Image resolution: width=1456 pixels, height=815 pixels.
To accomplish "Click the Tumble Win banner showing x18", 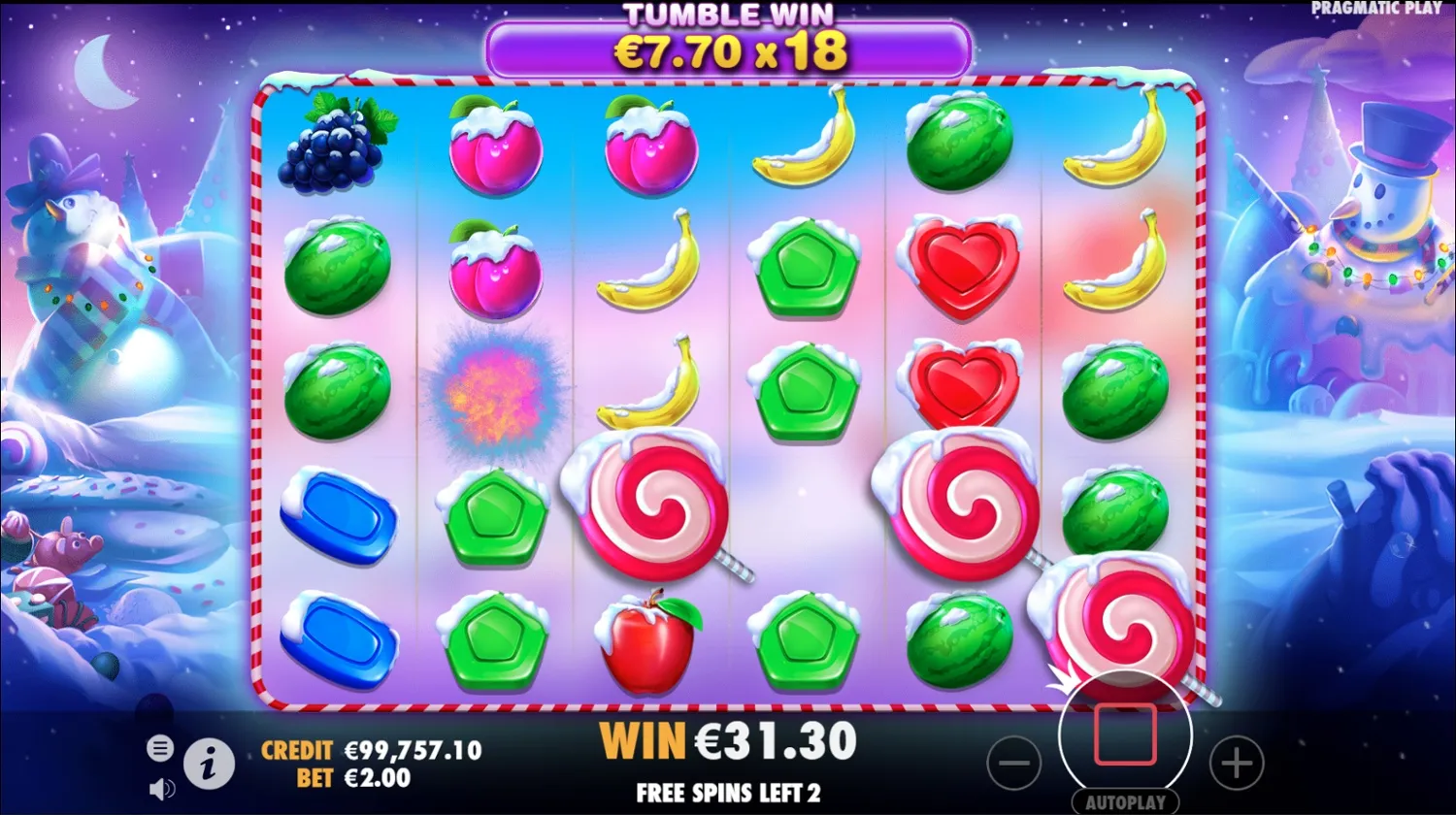I will 728,44.
